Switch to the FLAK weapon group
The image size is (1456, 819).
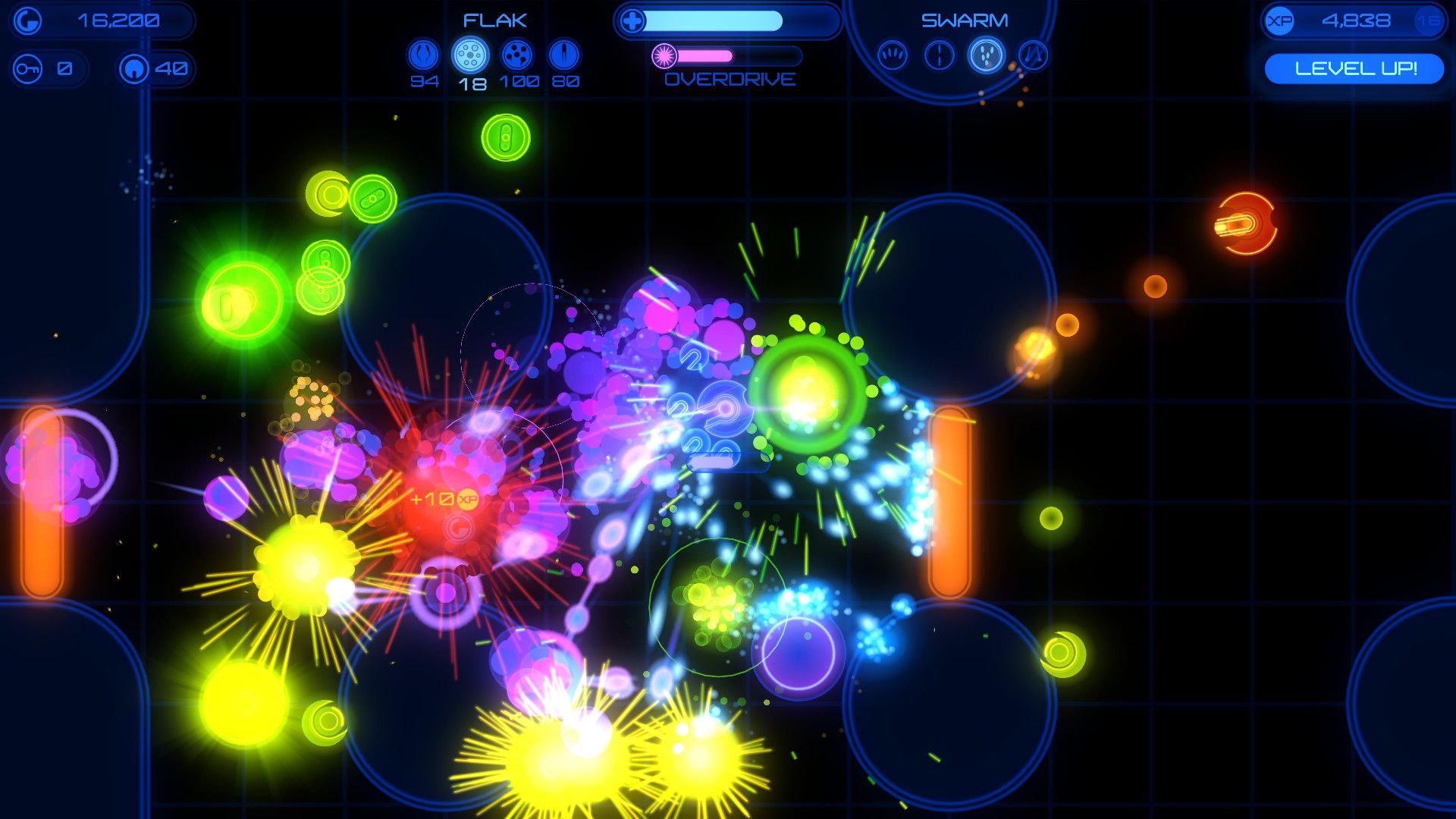pos(493,20)
